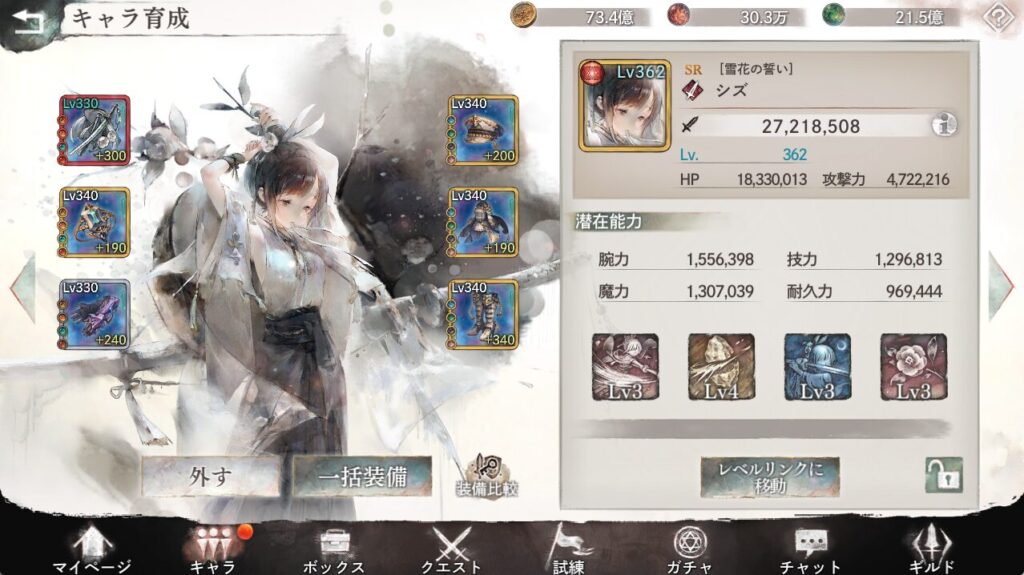Select the hat equipment slot with +200
This screenshot has width=1024, height=575.
[x=483, y=130]
